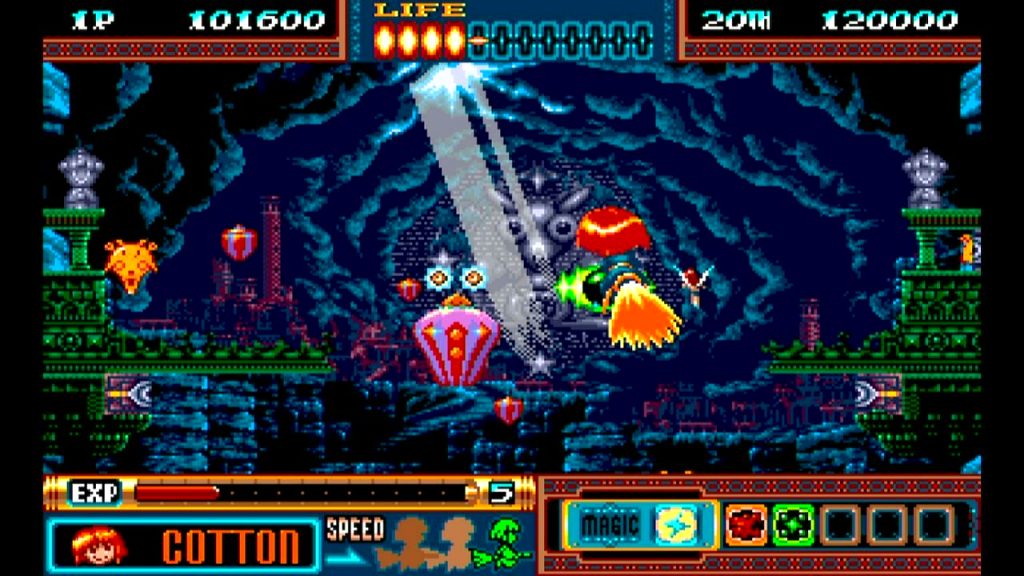This screenshot has width=1024, height=576.
Task: Choose the red dragon magic slot
Action: point(744,525)
